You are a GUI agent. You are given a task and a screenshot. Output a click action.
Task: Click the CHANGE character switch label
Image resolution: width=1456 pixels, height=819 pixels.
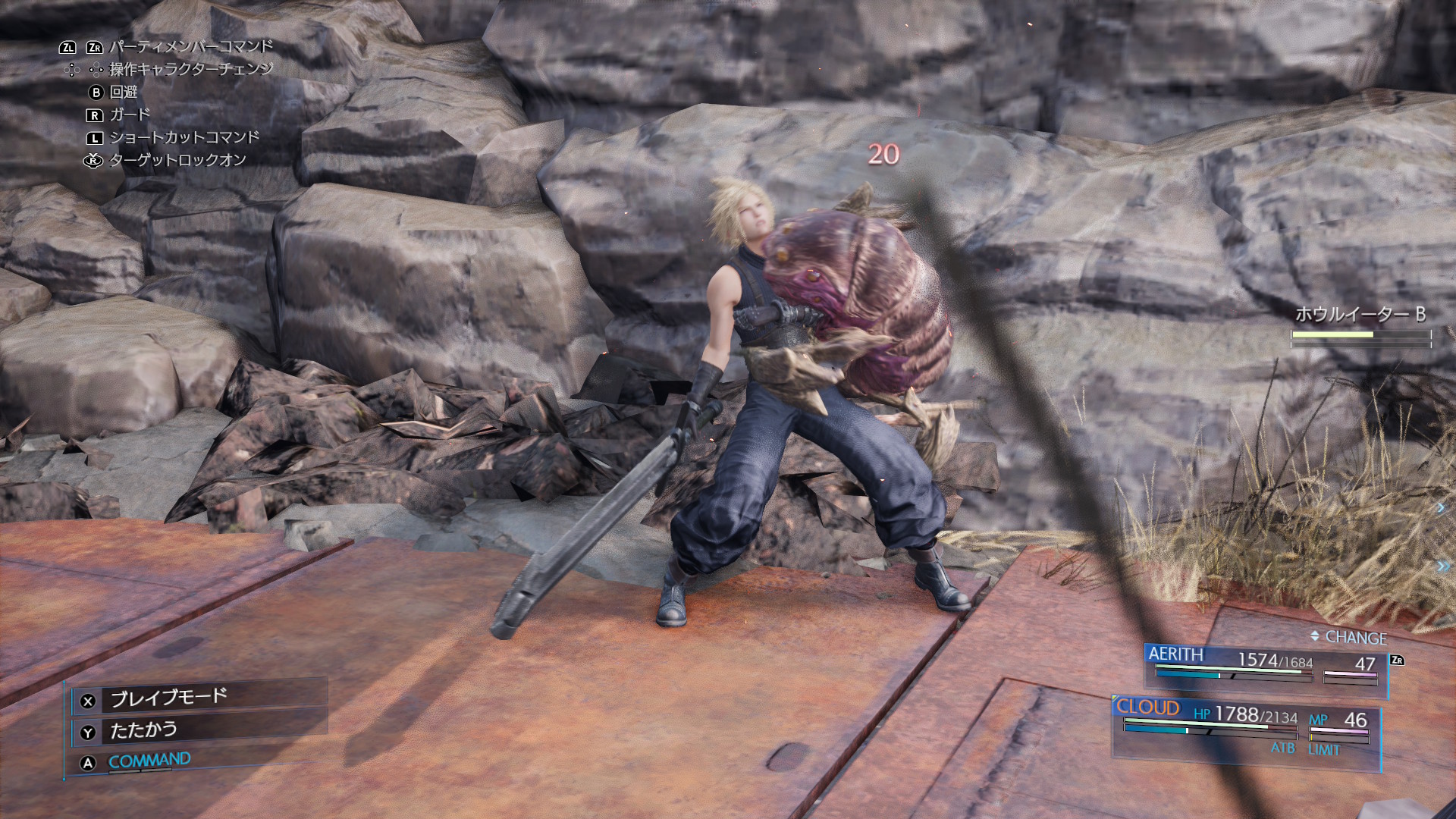click(1355, 638)
